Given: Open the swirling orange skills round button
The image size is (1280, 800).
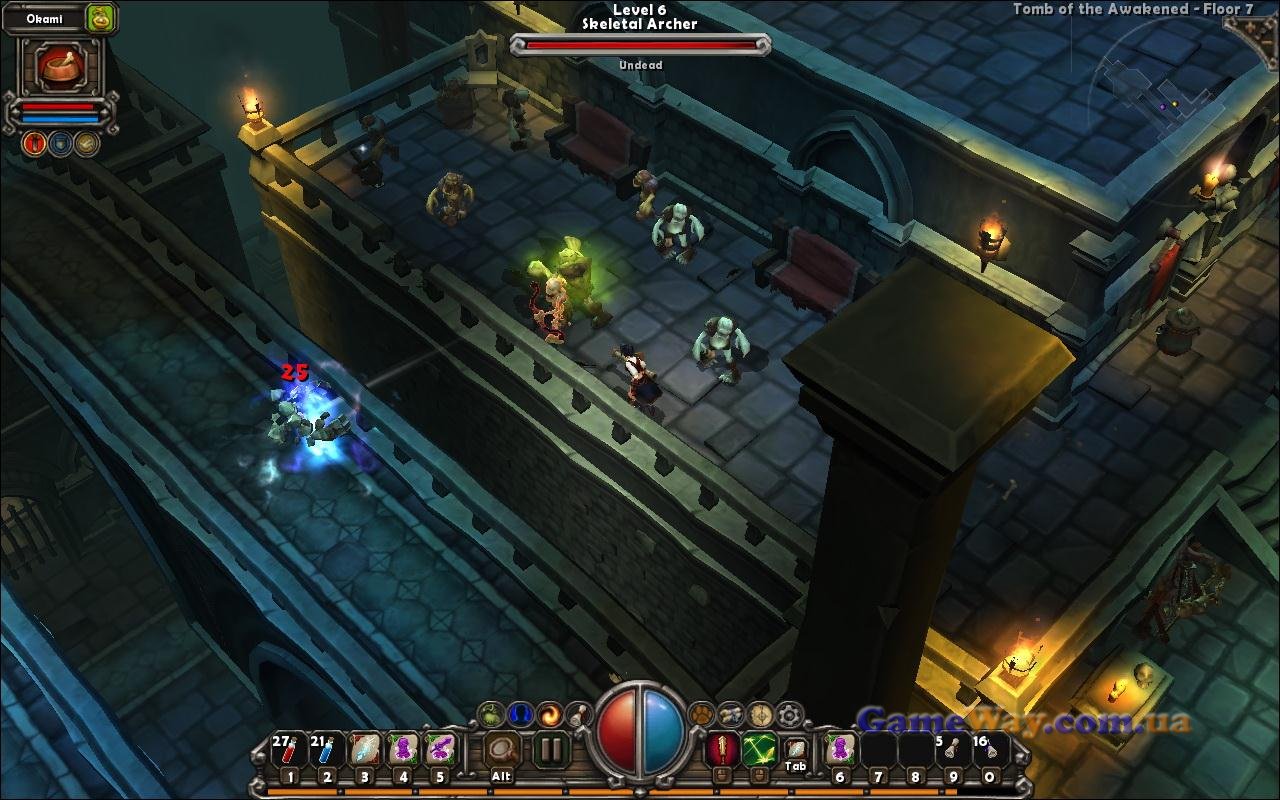Looking at the screenshot, I should (550, 714).
